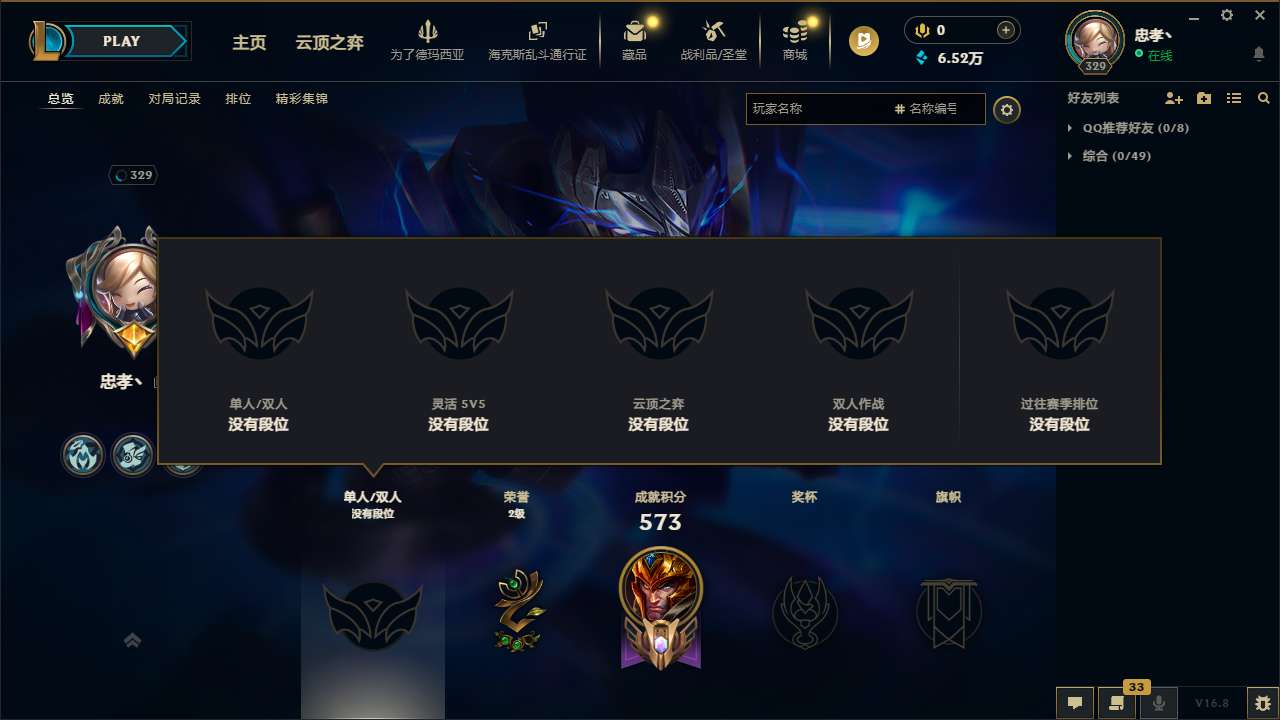Toggle the notification bell

click(1258, 54)
